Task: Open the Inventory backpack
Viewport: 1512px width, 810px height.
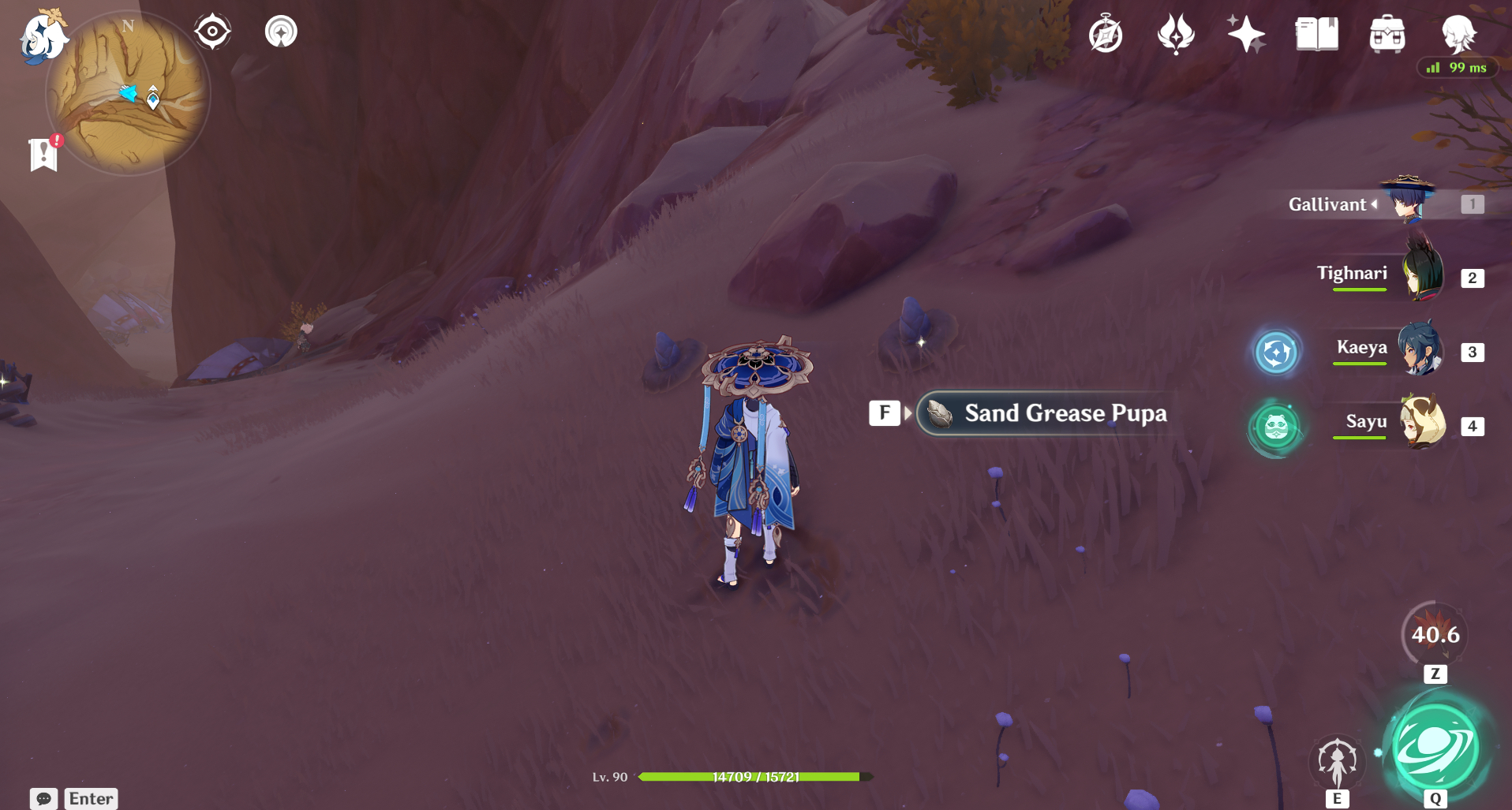Action: pyautogui.click(x=1388, y=33)
